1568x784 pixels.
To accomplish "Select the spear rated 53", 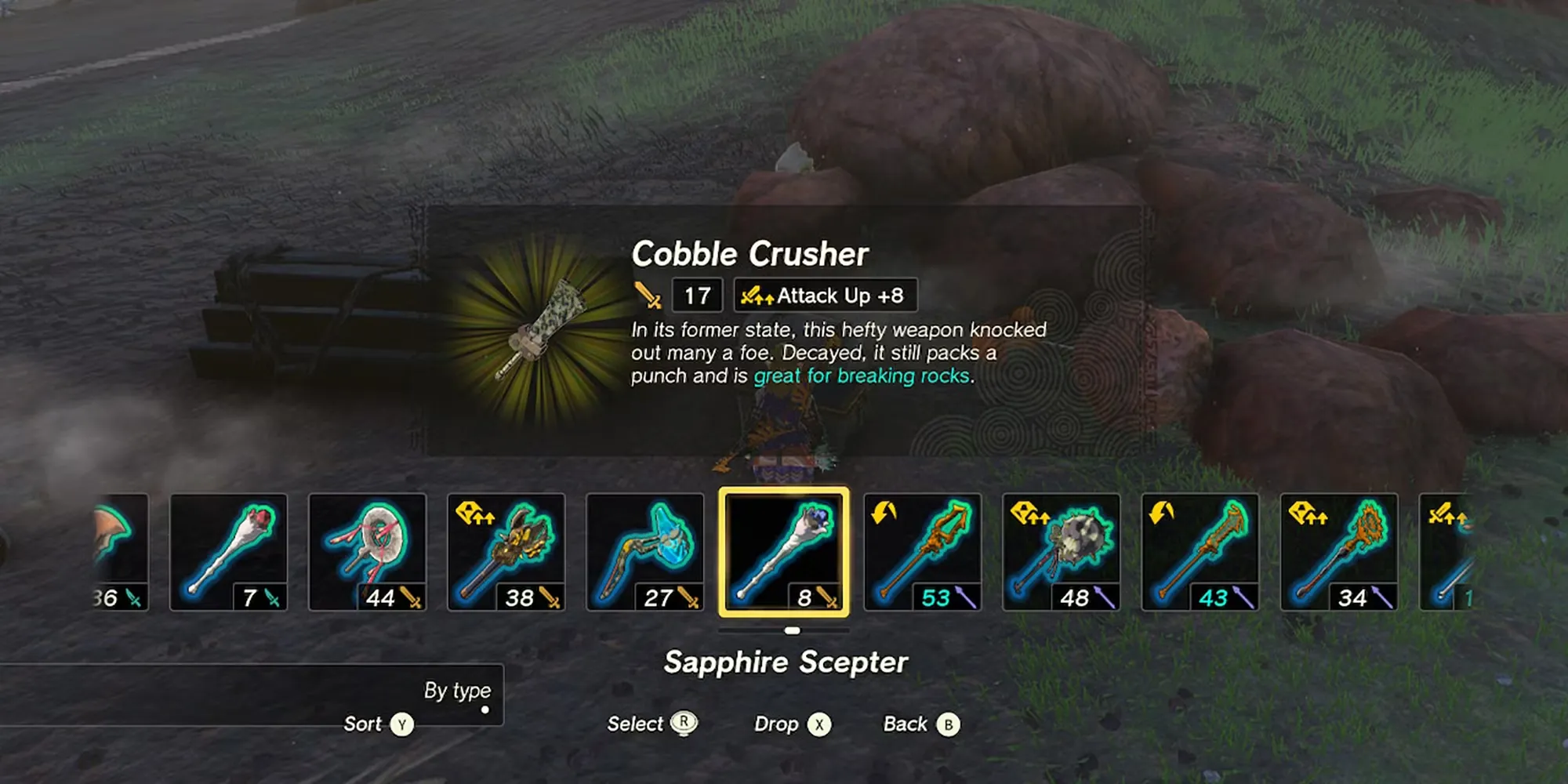I will tap(922, 551).
